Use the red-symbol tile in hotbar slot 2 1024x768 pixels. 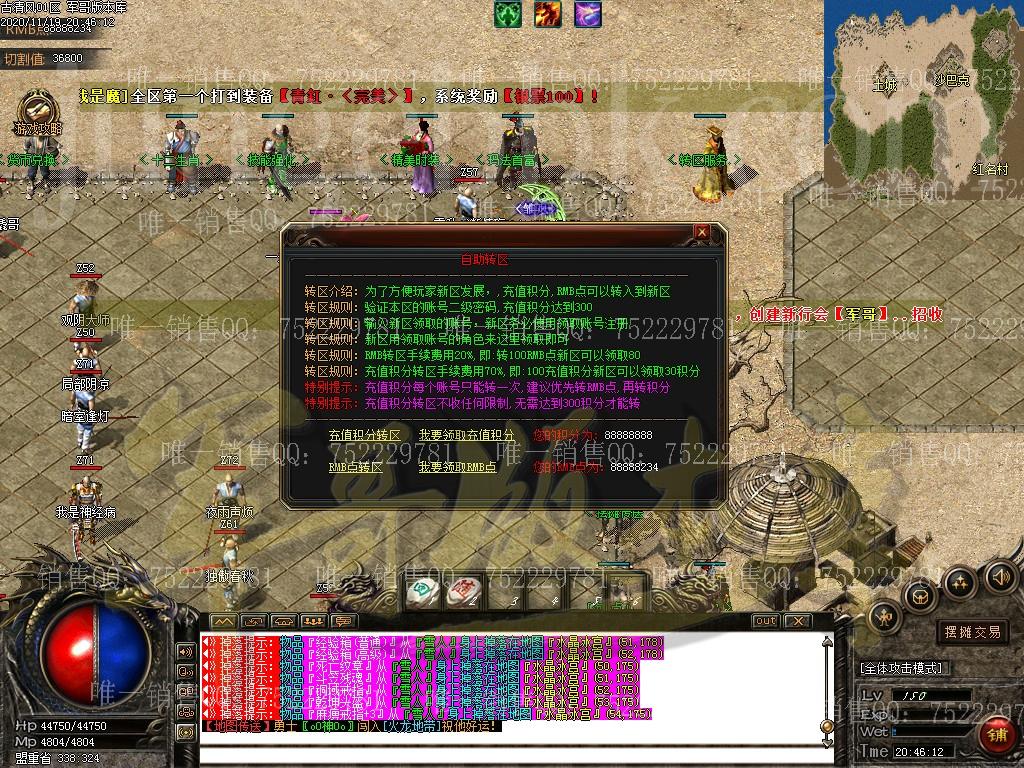click(x=462, y=592)
